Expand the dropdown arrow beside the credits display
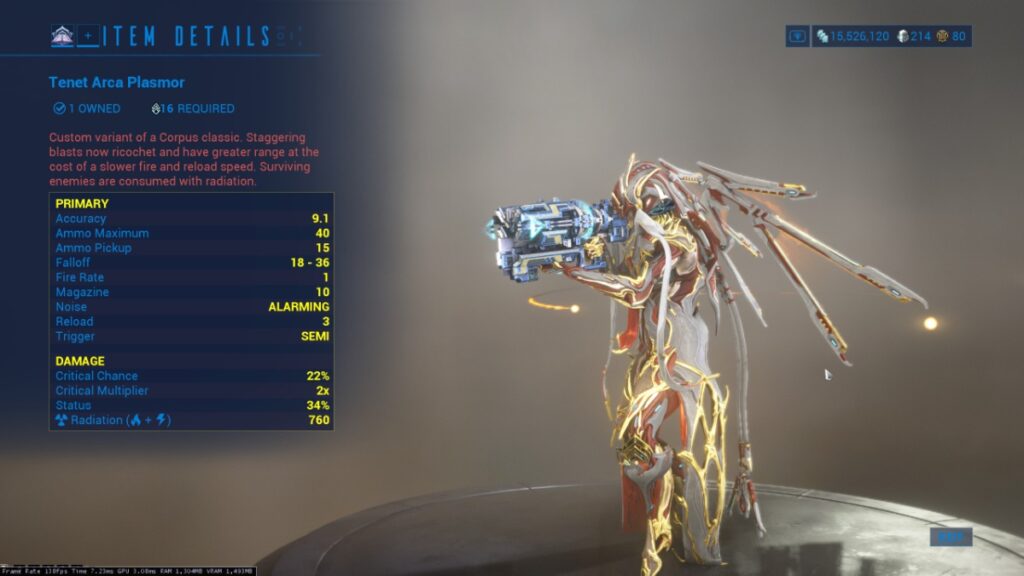This screenshot has width=1024, height=576. point(798,36)
